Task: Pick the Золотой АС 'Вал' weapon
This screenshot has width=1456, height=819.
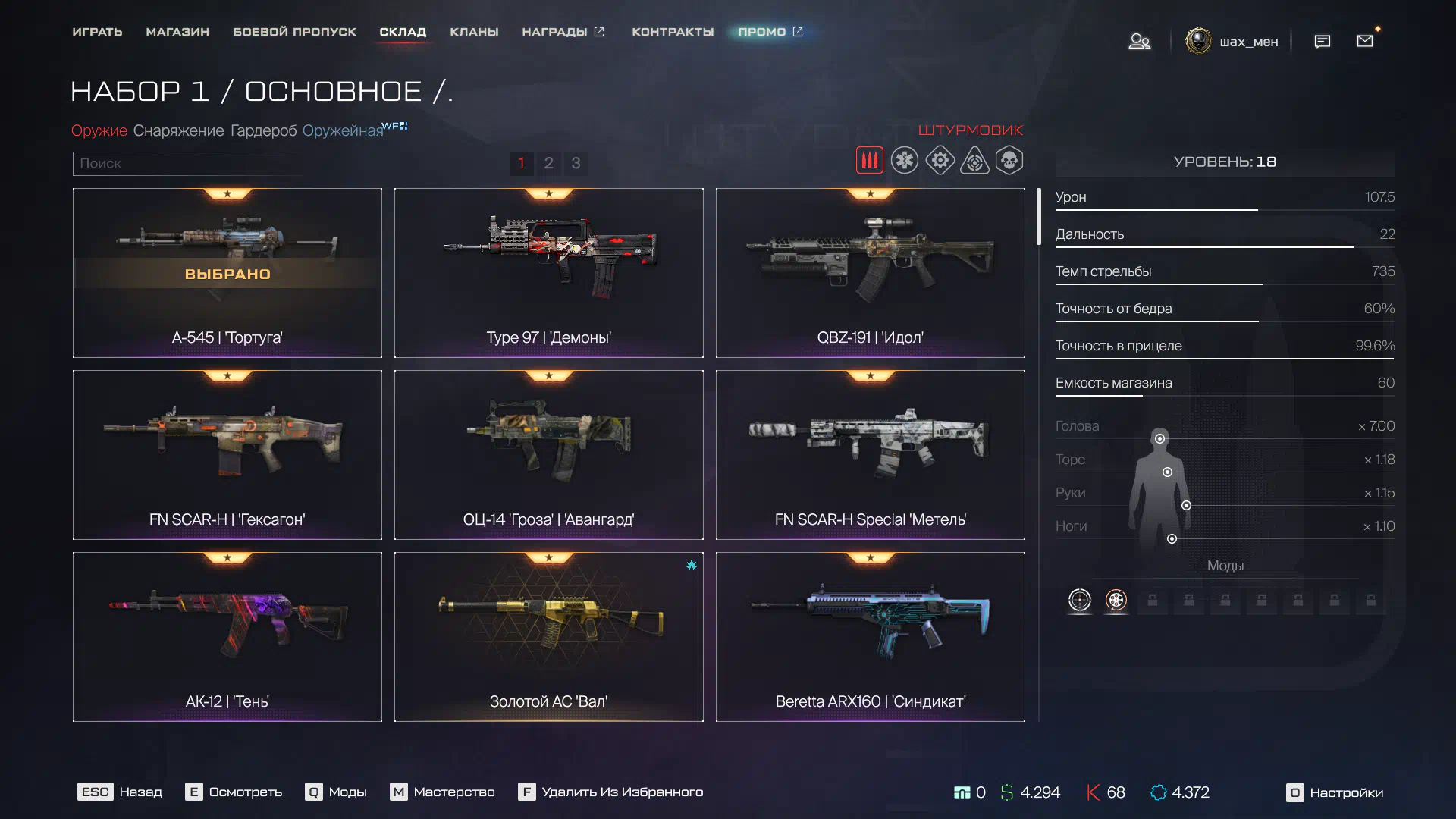Action: click(x=548, y=637)
